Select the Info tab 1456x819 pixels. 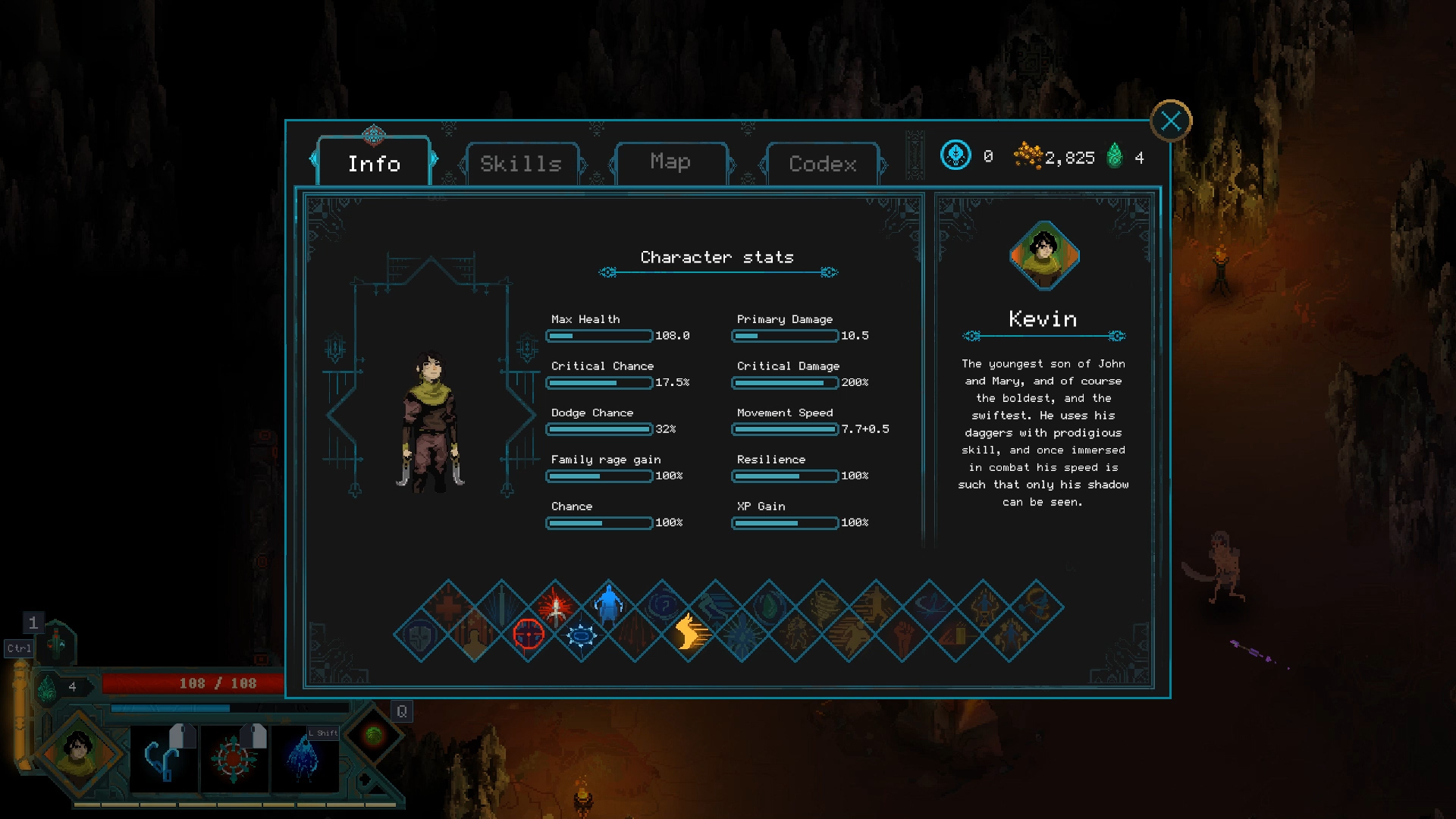[x=374, y=163]
